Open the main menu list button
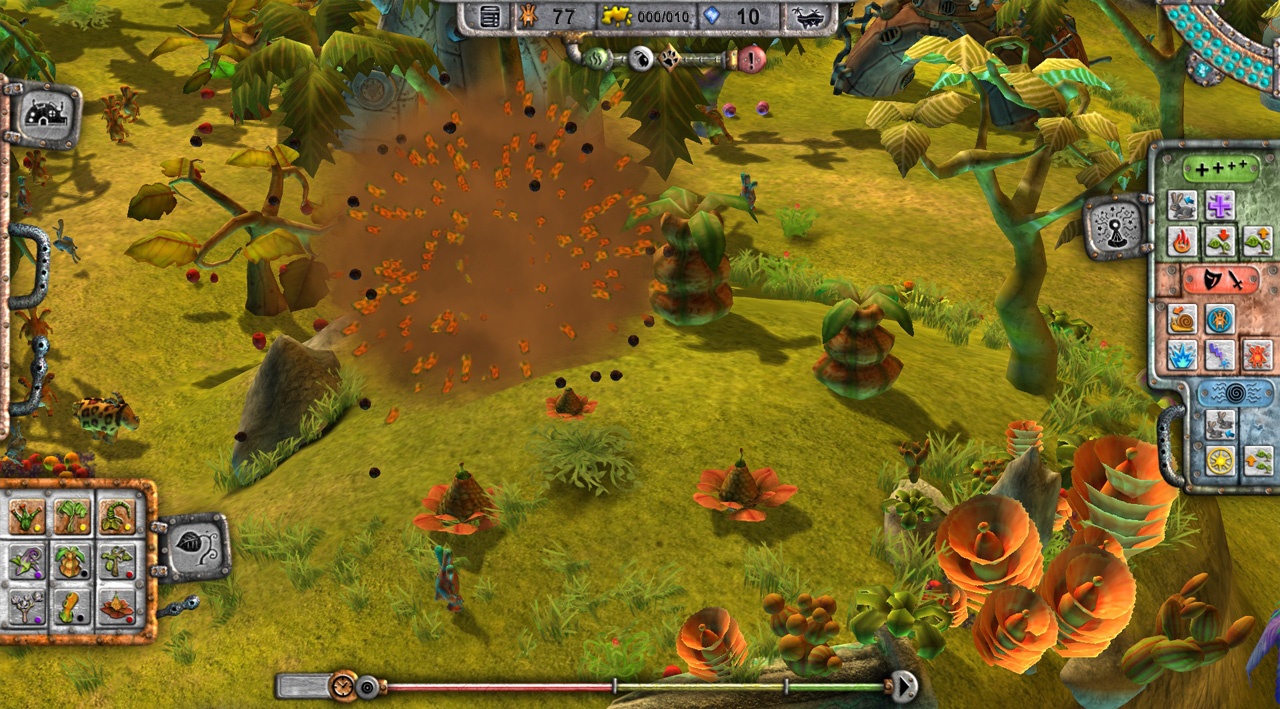This screenshot has height=709, width=1280. click(x=490, y=16)
